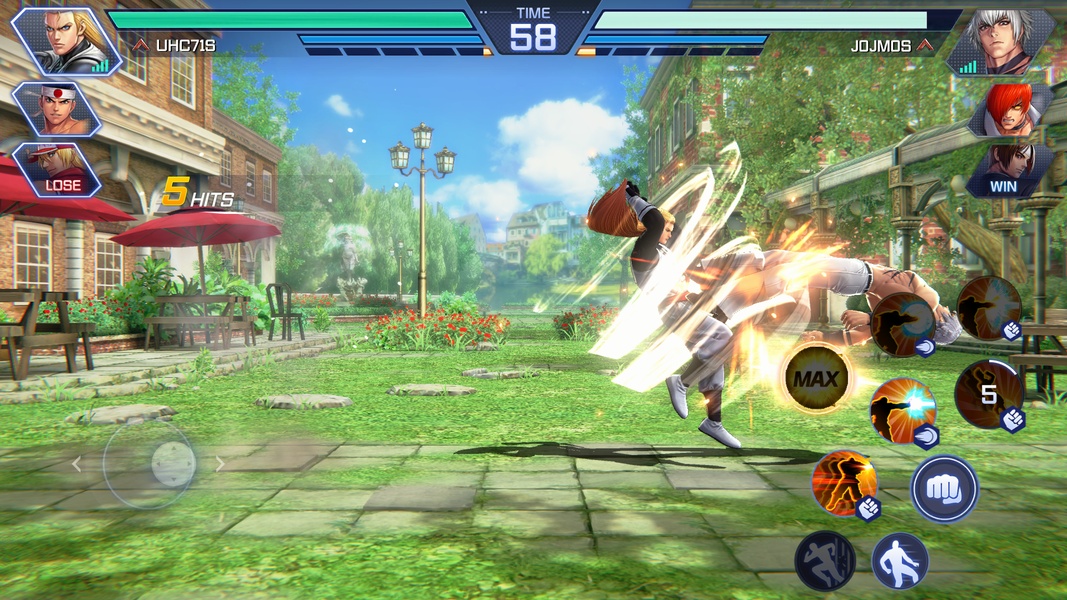
Task: Activate the blue energy blast skill
Action: coord(901,410)
